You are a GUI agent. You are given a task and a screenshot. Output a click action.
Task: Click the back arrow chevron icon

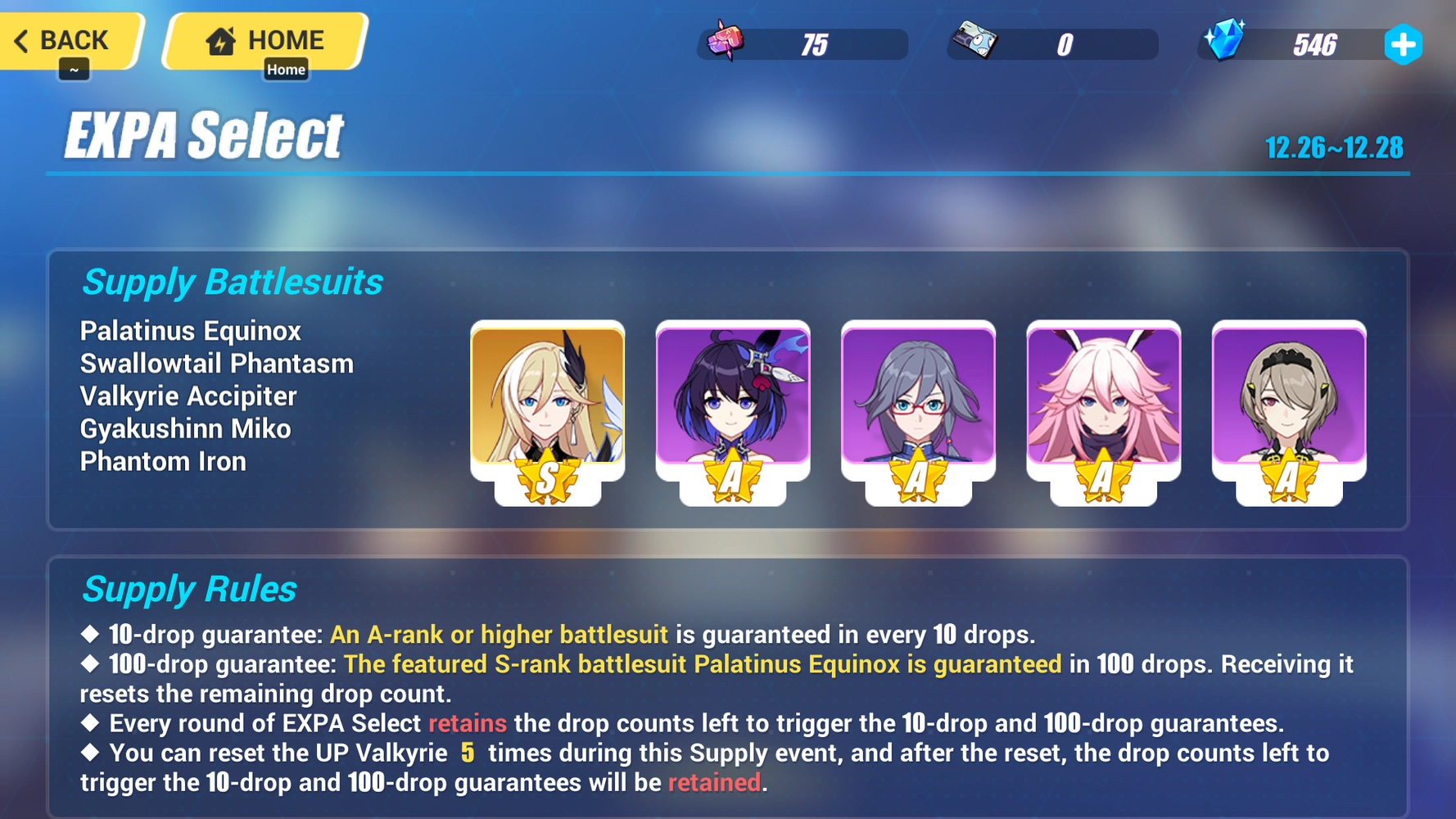click(22, 40)
